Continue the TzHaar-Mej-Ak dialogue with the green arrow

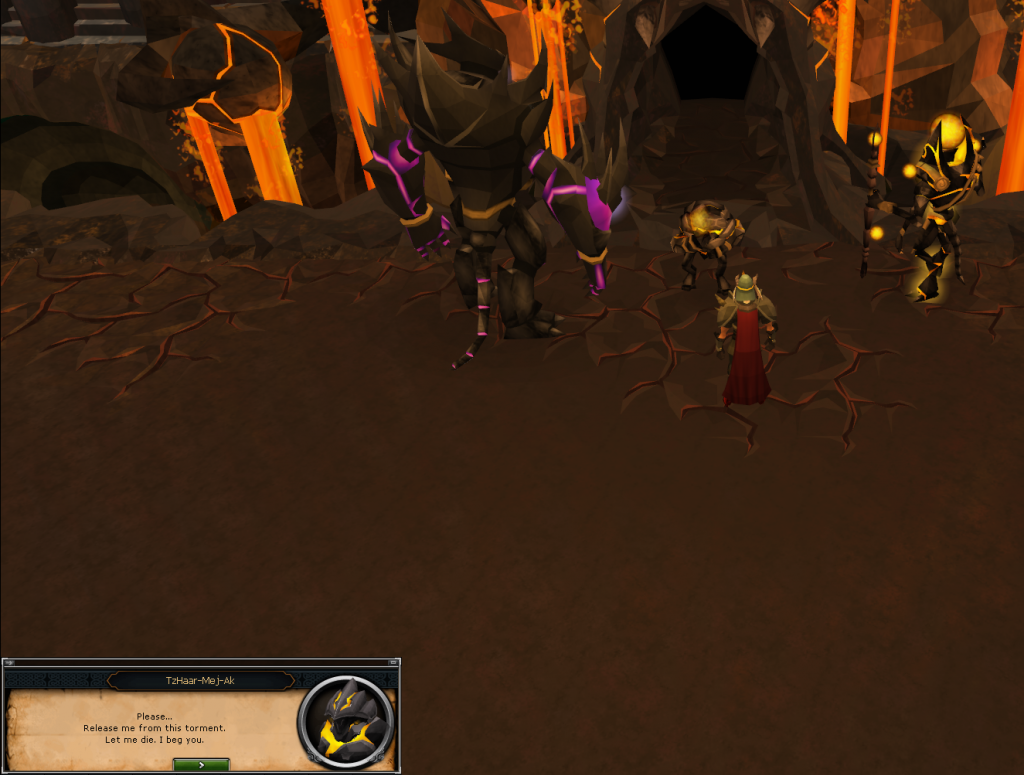[201, 764]
